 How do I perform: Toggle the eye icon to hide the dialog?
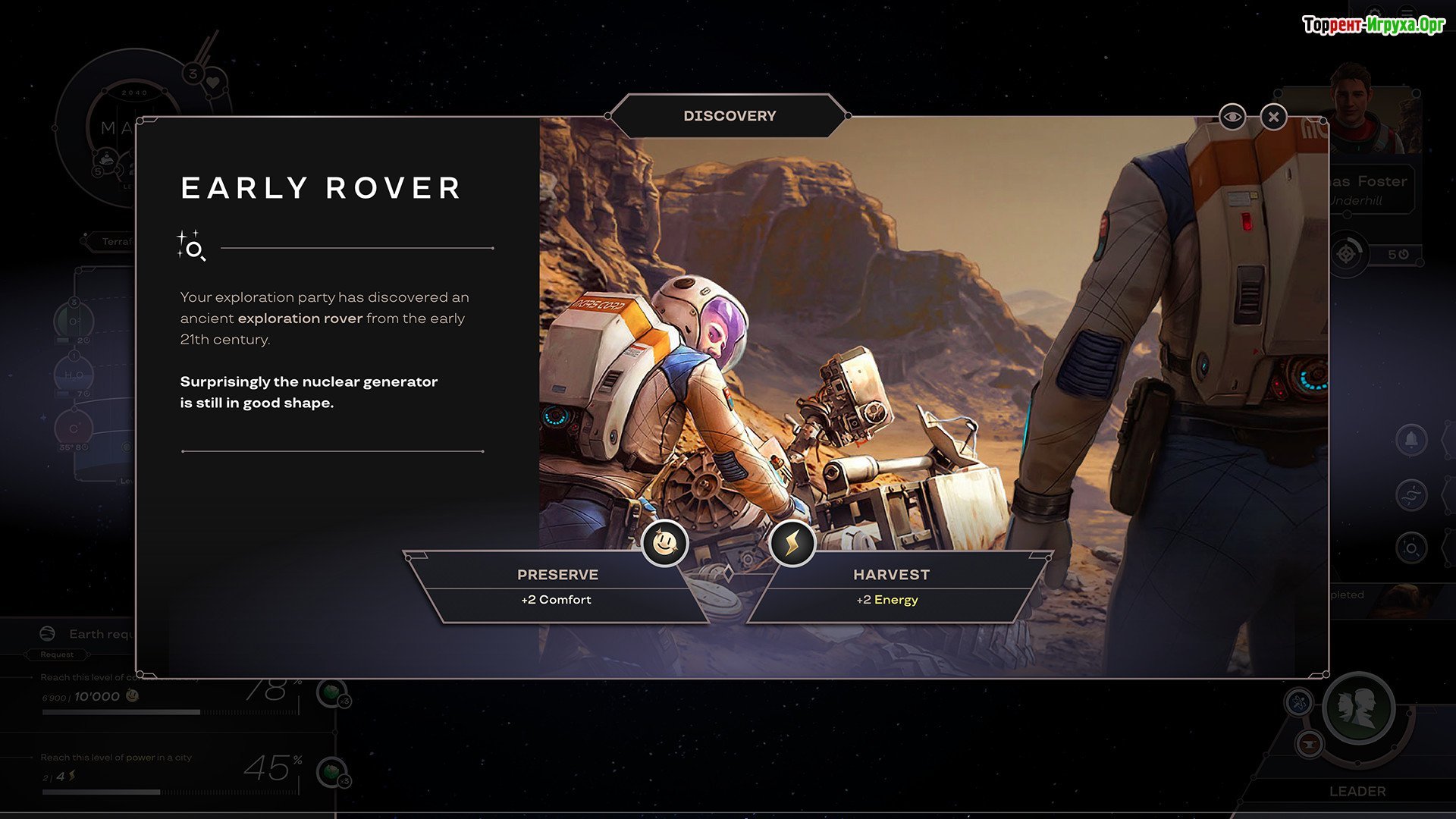(x=1232, y=118)
